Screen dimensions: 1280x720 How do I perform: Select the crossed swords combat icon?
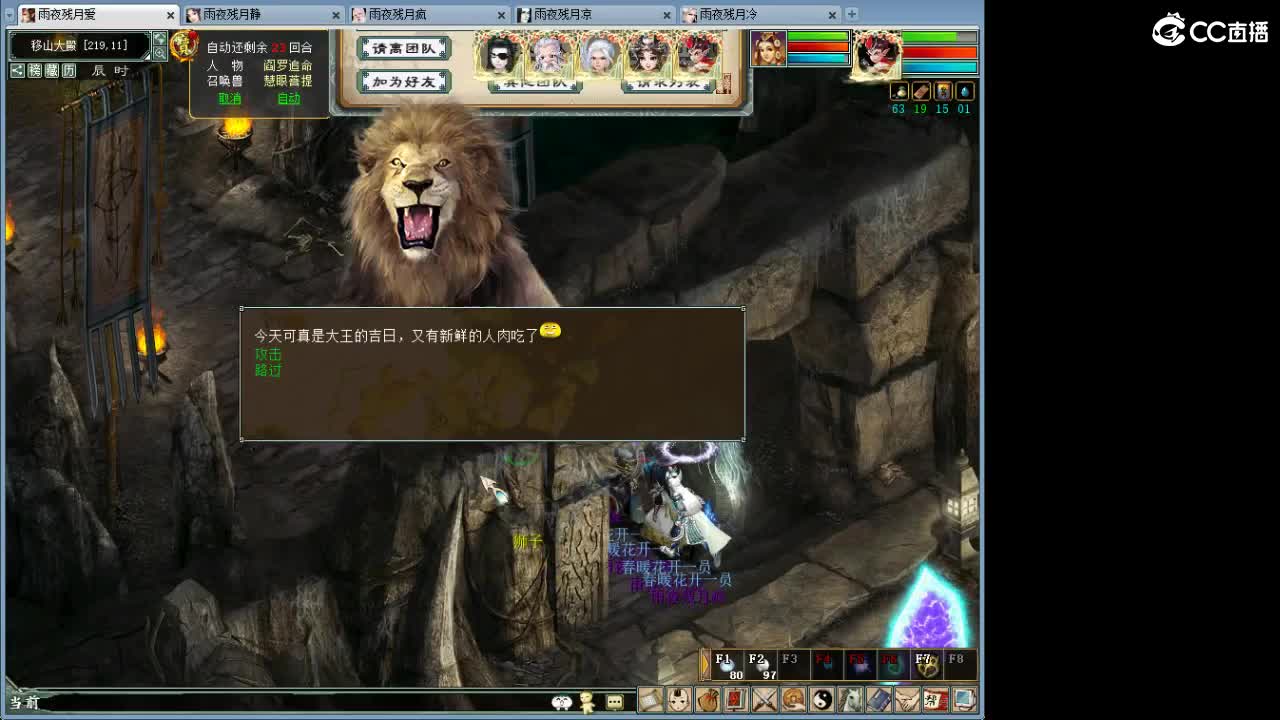coord(766,700)
